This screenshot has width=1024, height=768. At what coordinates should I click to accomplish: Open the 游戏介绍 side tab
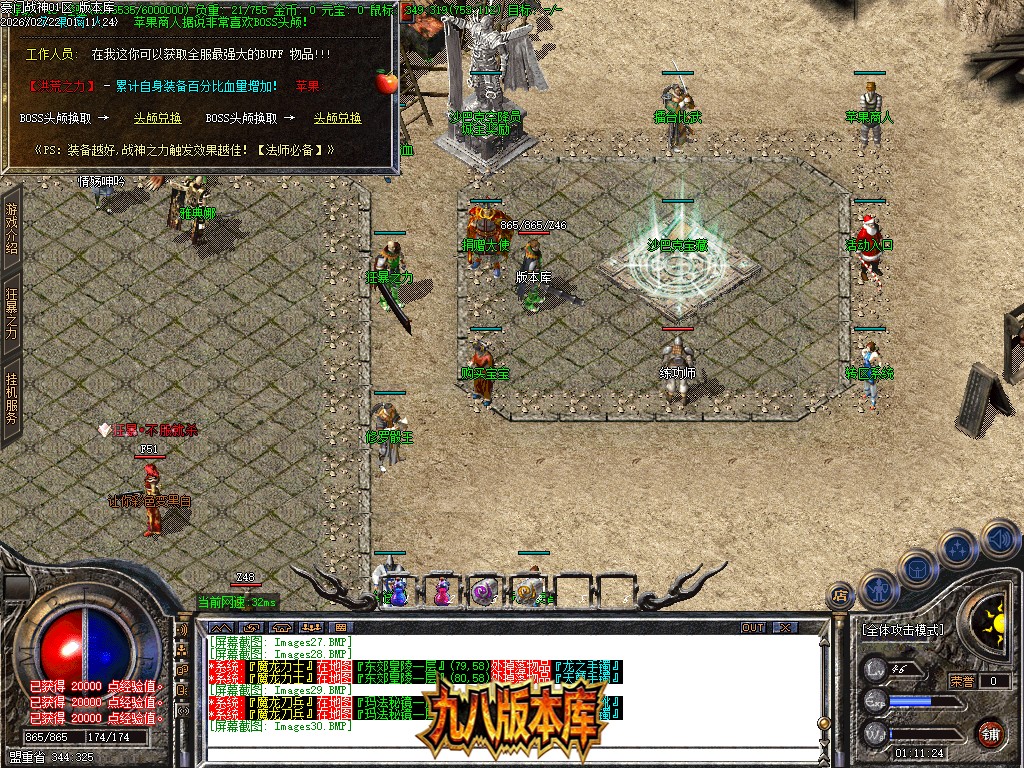(12, 228)
